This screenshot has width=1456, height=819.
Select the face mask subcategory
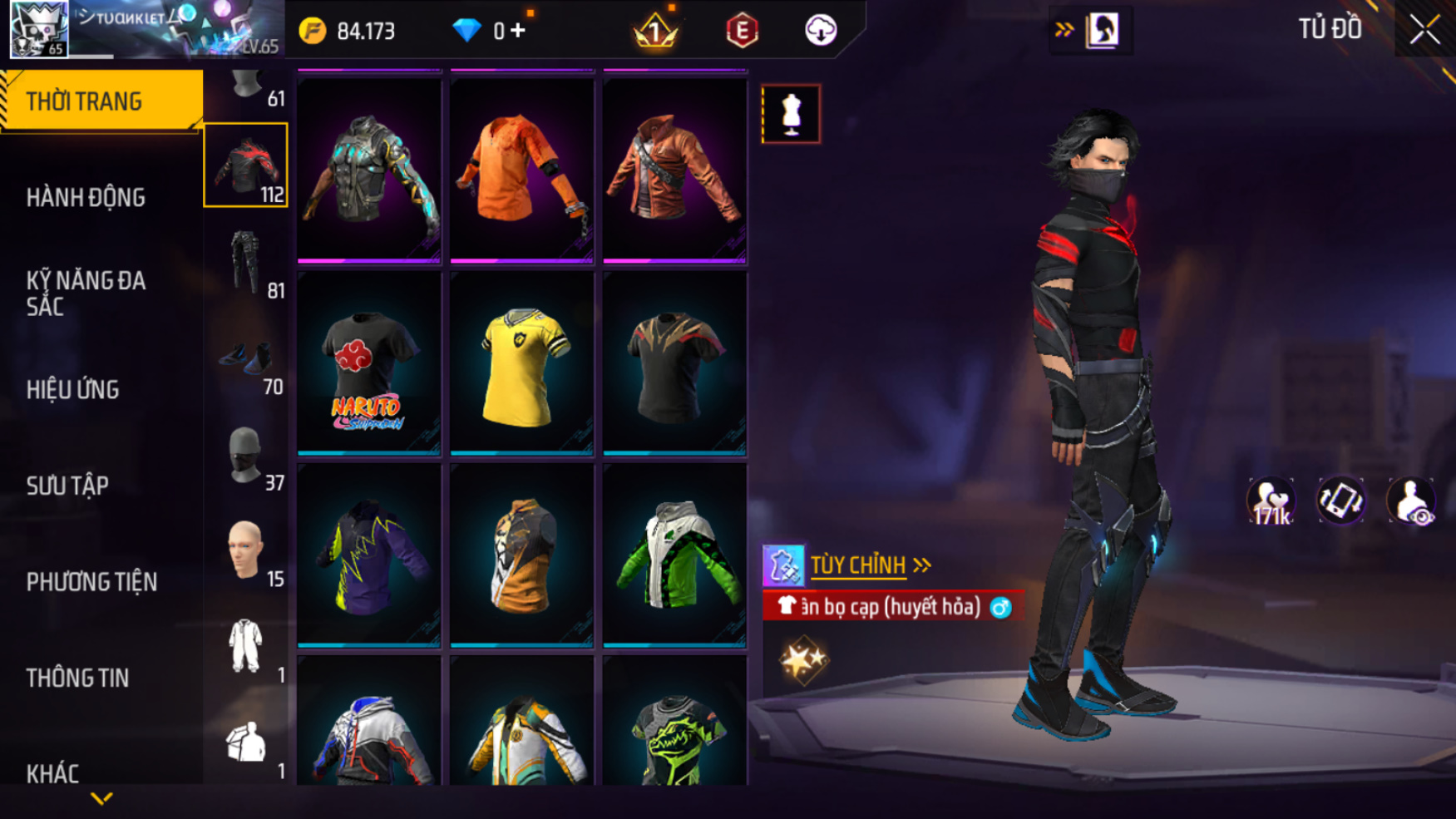click(x=245, y=454)
